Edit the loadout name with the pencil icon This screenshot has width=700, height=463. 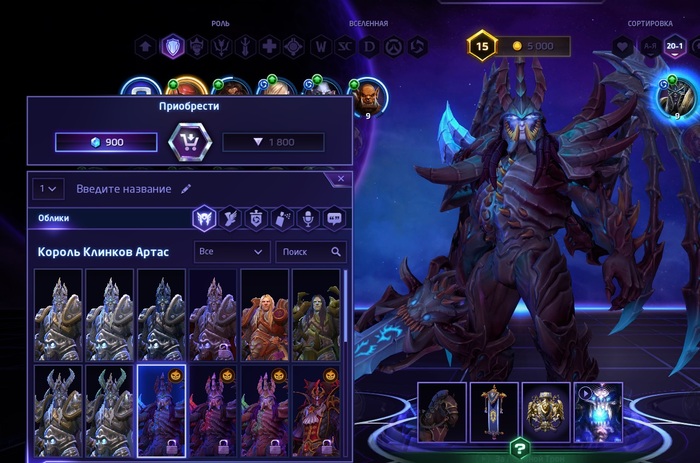click(x=186, y=188)
